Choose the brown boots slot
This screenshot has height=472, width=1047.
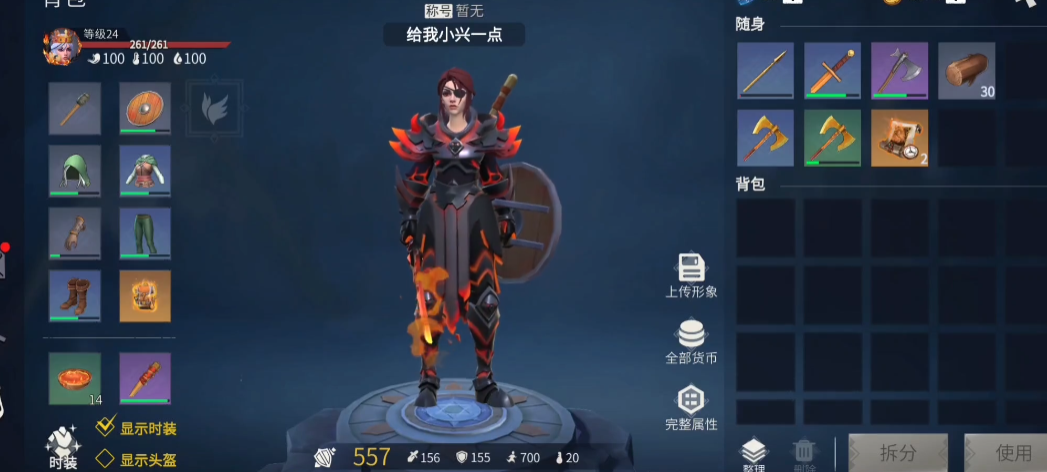point(75,296)
